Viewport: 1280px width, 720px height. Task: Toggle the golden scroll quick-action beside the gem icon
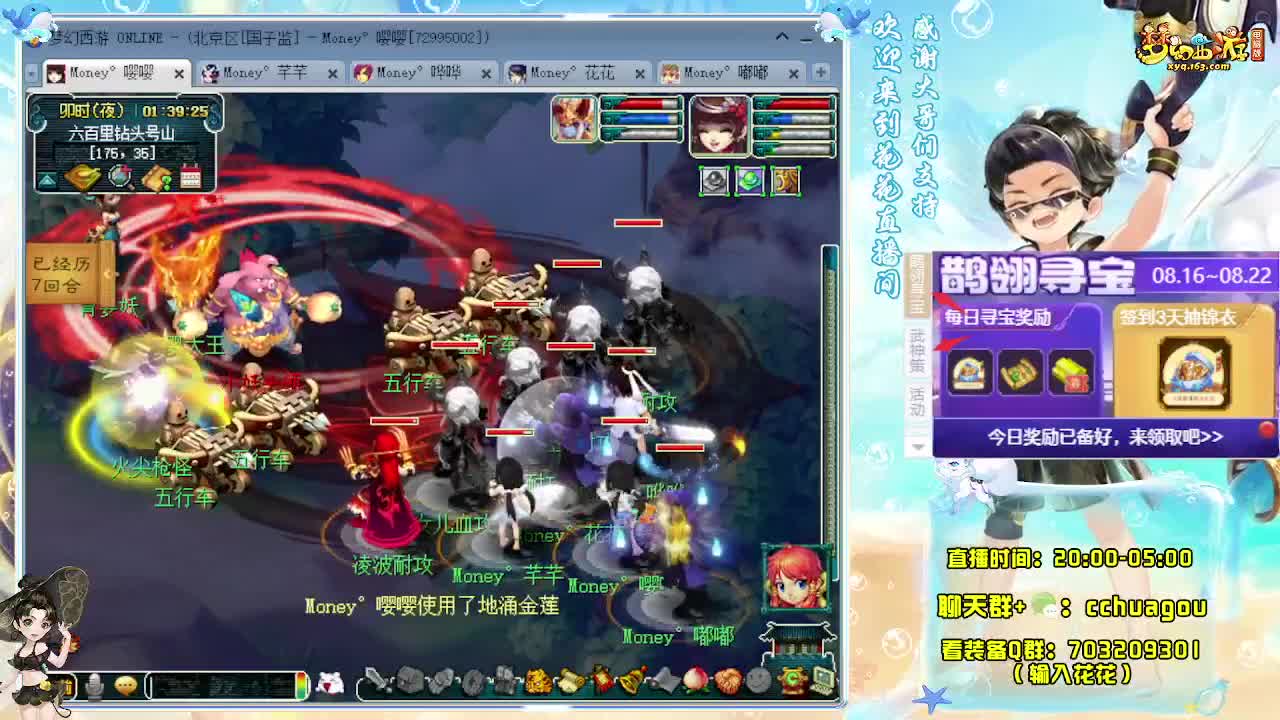click(x=784, y=181)
